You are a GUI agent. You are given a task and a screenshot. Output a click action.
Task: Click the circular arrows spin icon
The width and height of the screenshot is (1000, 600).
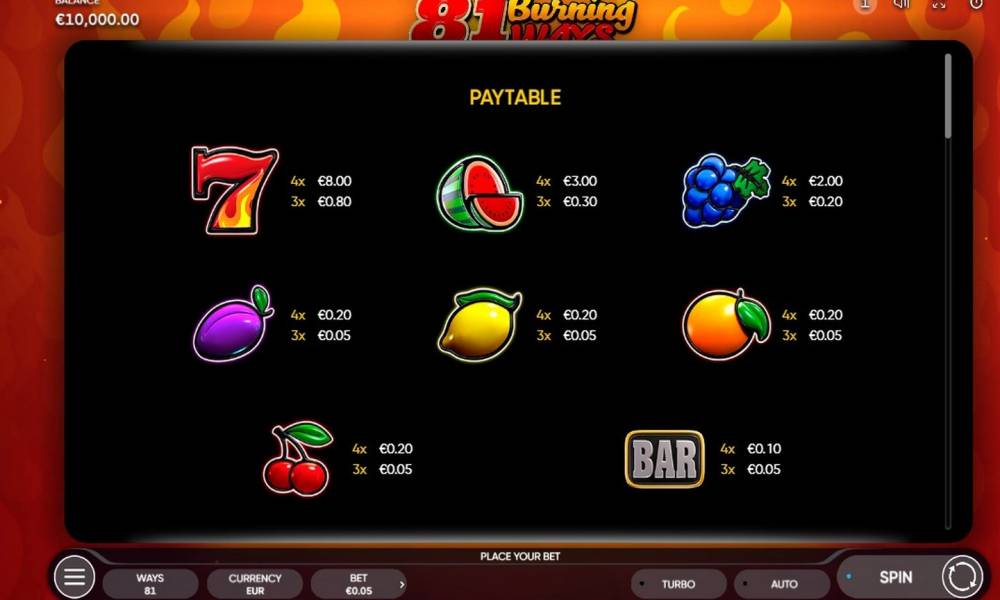(962, 577)
